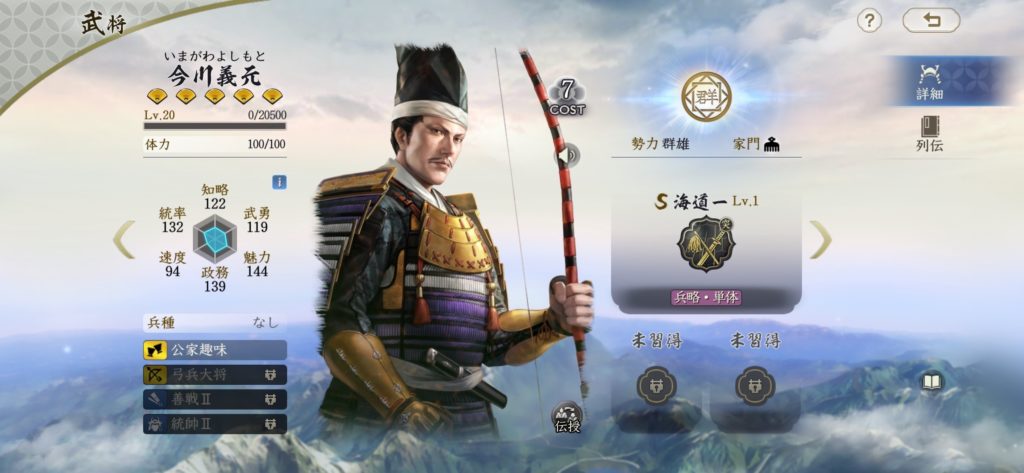The width and height of the screenshot is (1024, 473).
Task: Click the 群 faction emblem
Action: pyautogui.click(x=706, y=97)
